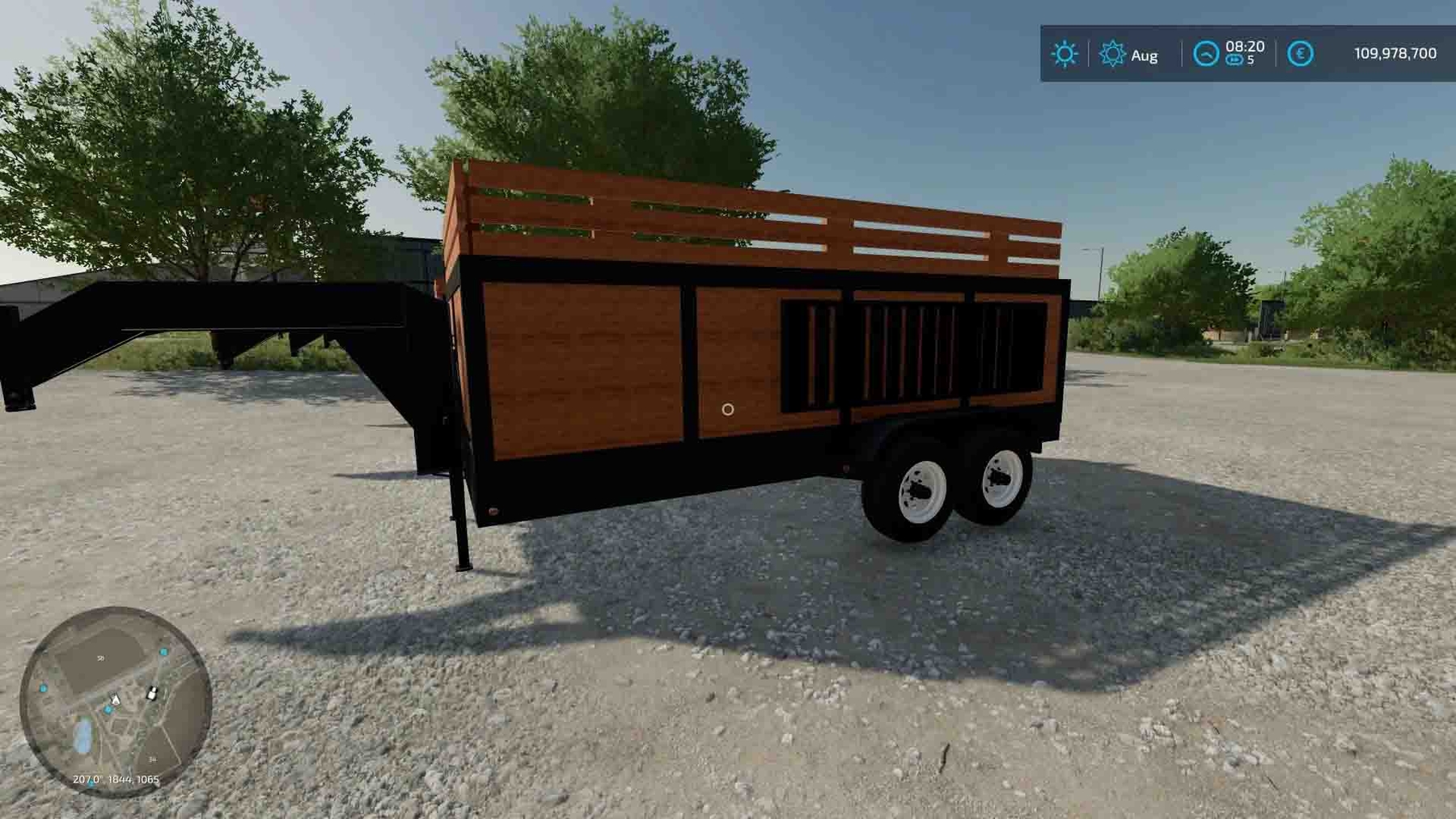The width and height of the screenshot is (1456, 819).
Task: Click field number 58 on the minimap
Action: (100, 658)
